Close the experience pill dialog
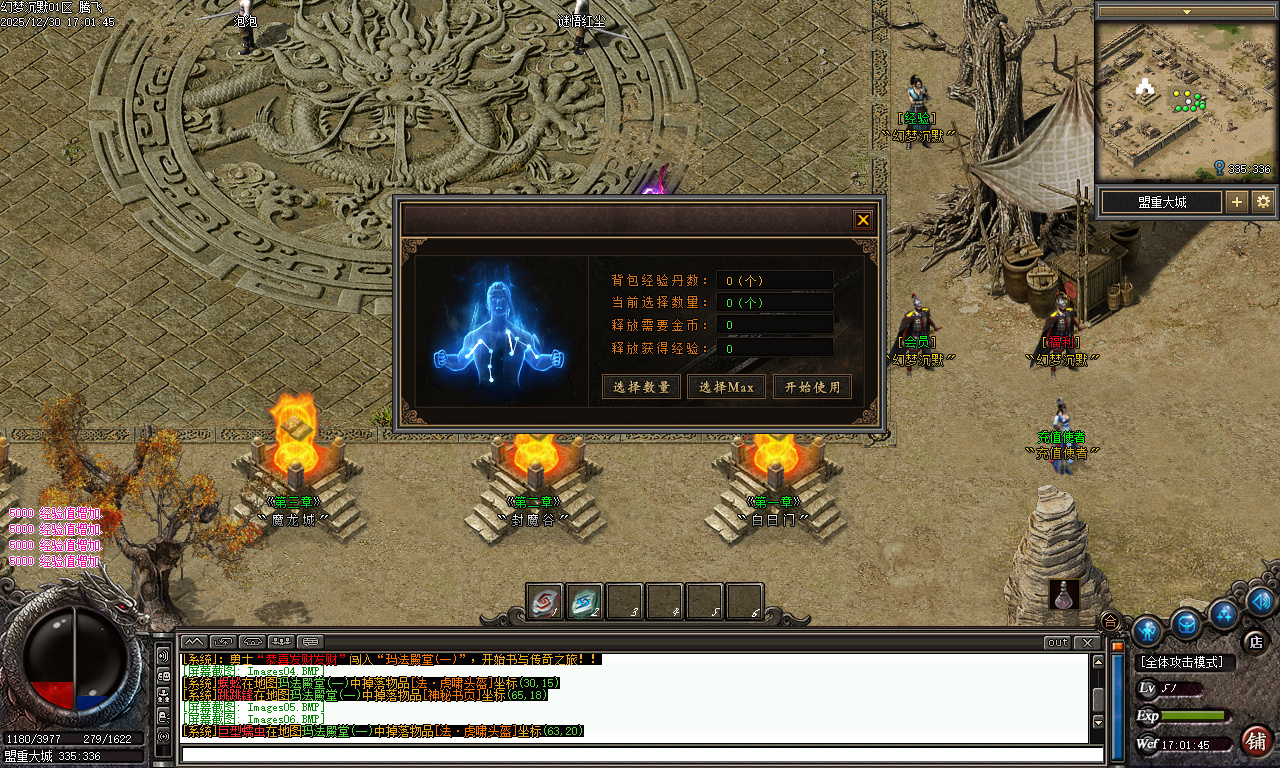The image size is (1280, 768). tap(863, 220)
